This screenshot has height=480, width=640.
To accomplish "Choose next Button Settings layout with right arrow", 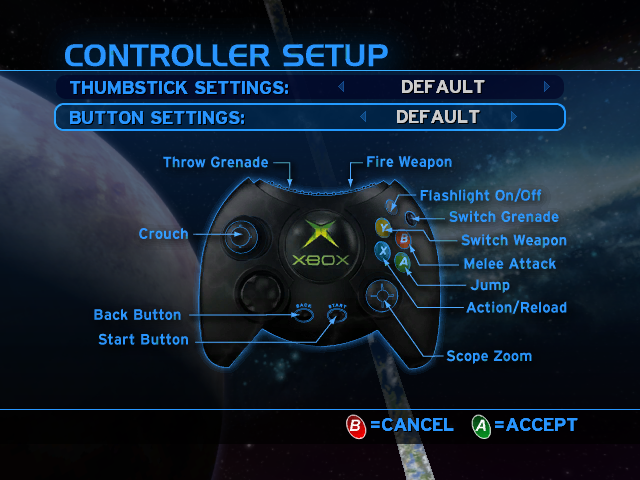I will click(514, 117).
